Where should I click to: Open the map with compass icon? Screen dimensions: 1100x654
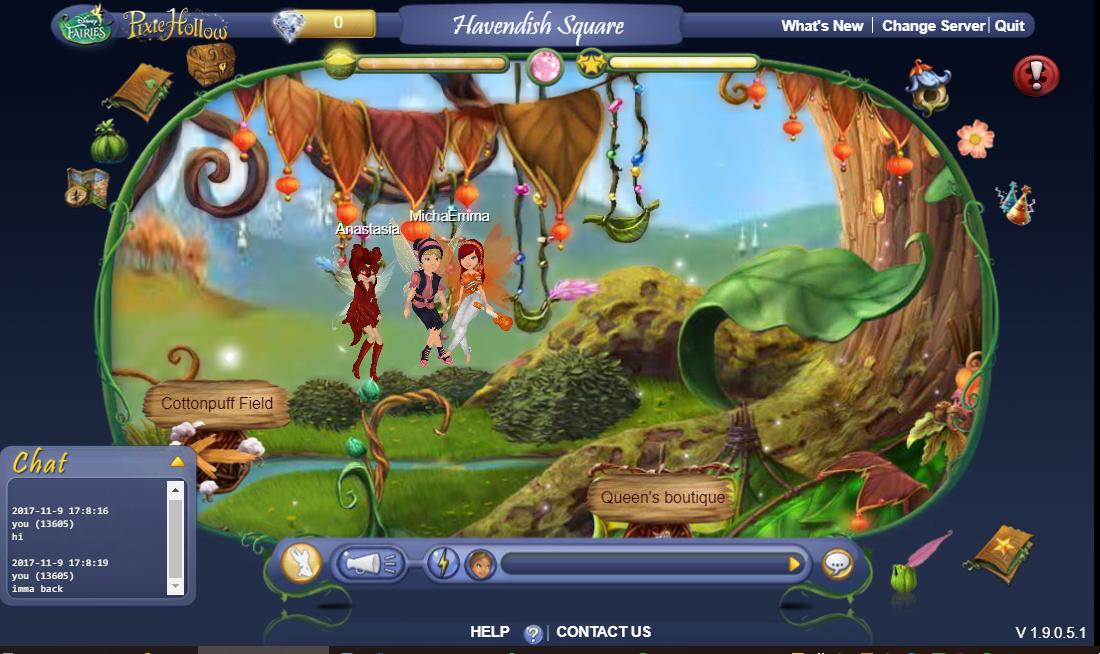(x=88, y=187)
